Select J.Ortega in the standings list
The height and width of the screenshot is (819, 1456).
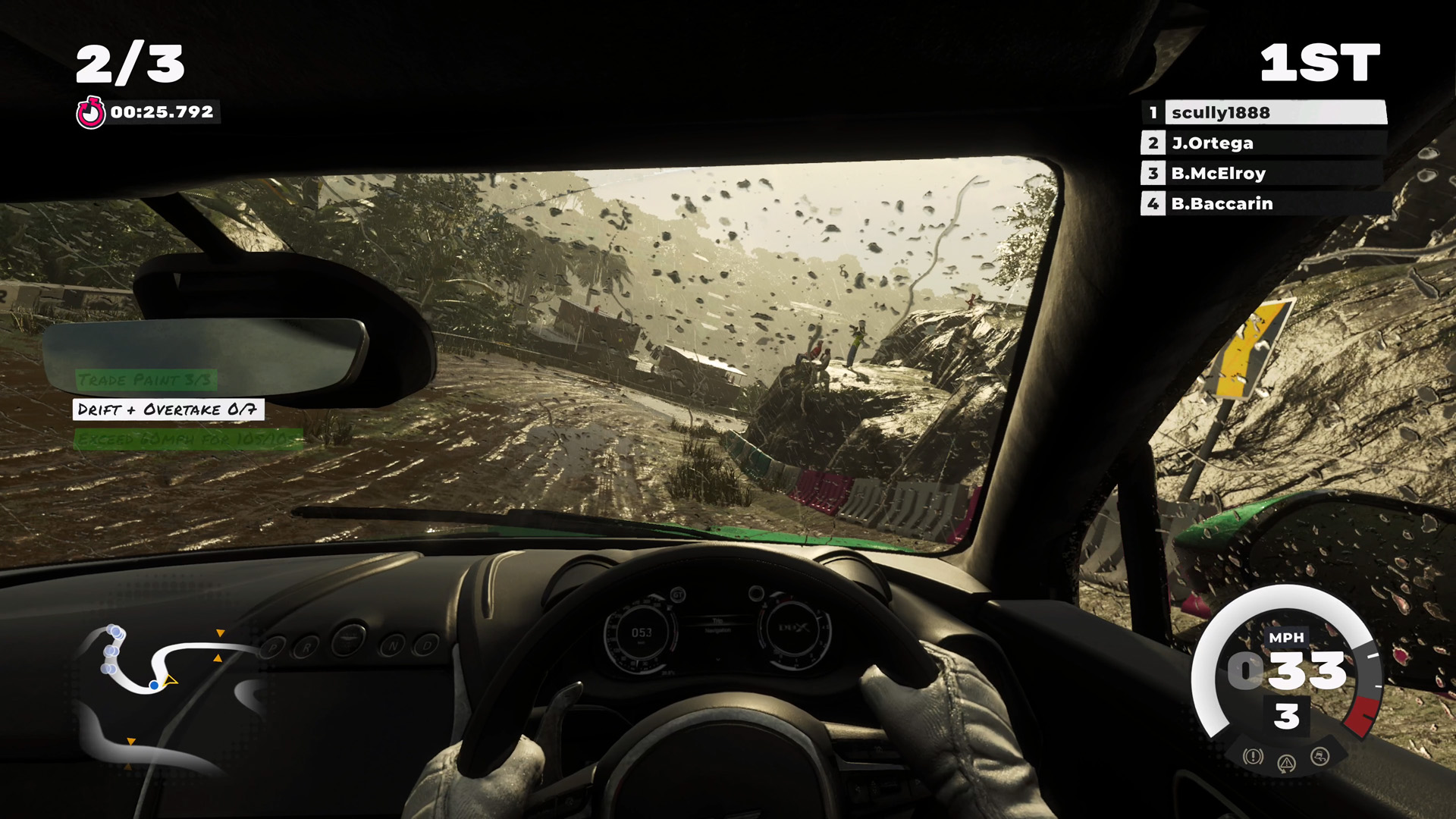(x=1263, y=143)
